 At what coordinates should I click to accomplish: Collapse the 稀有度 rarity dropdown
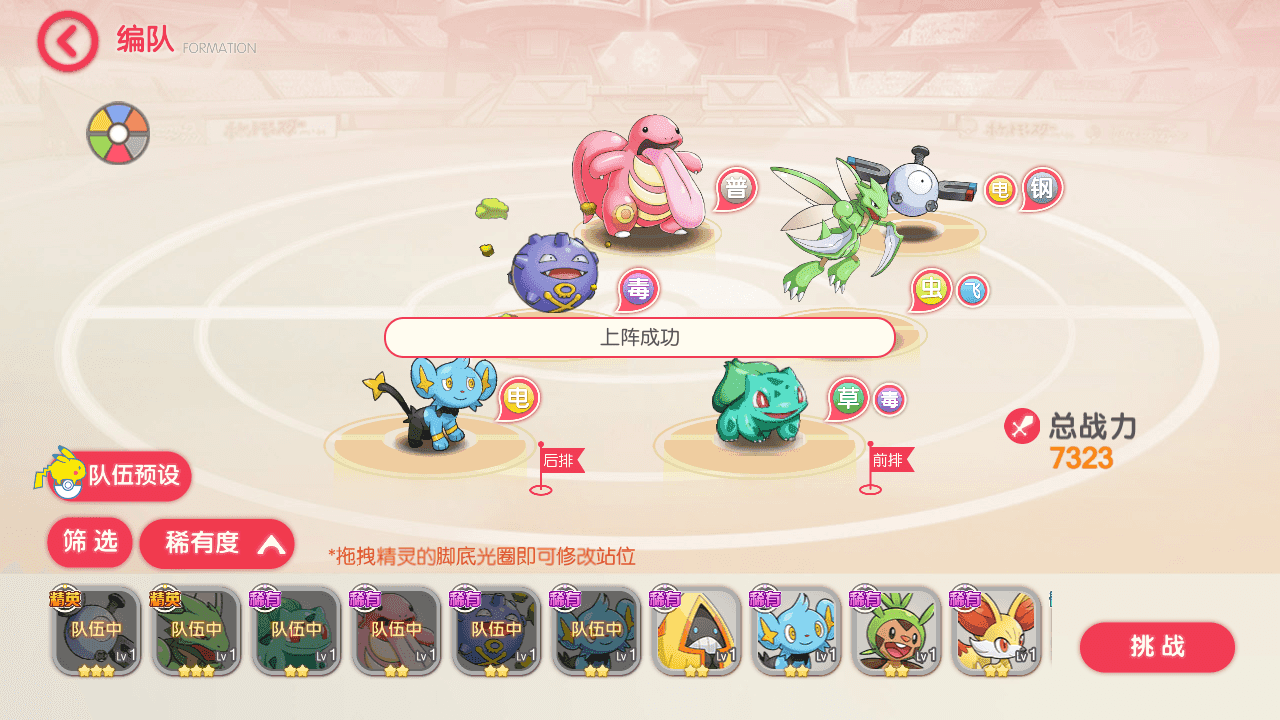[x=216, y=543]
